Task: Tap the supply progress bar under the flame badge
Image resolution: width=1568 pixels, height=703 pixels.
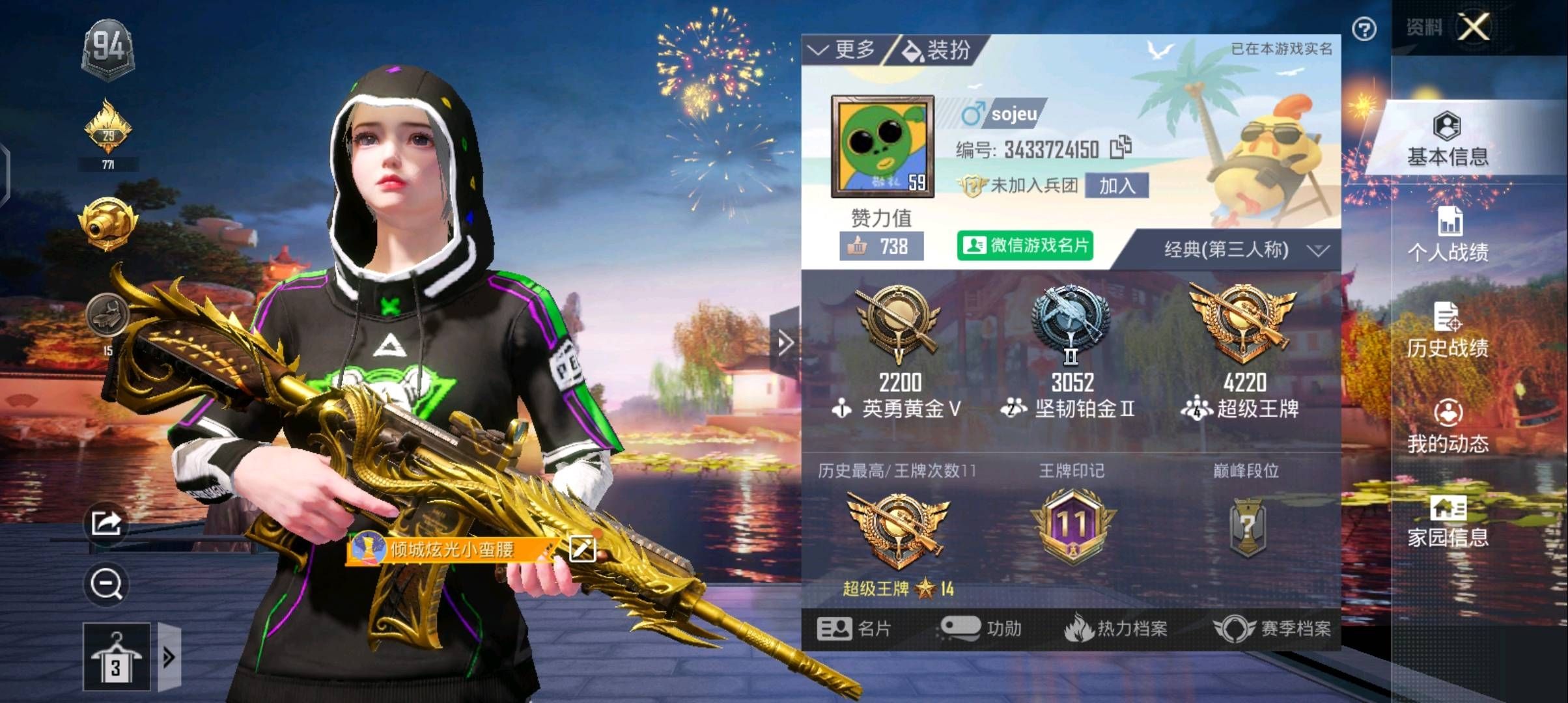Action: tap(108, 165)
